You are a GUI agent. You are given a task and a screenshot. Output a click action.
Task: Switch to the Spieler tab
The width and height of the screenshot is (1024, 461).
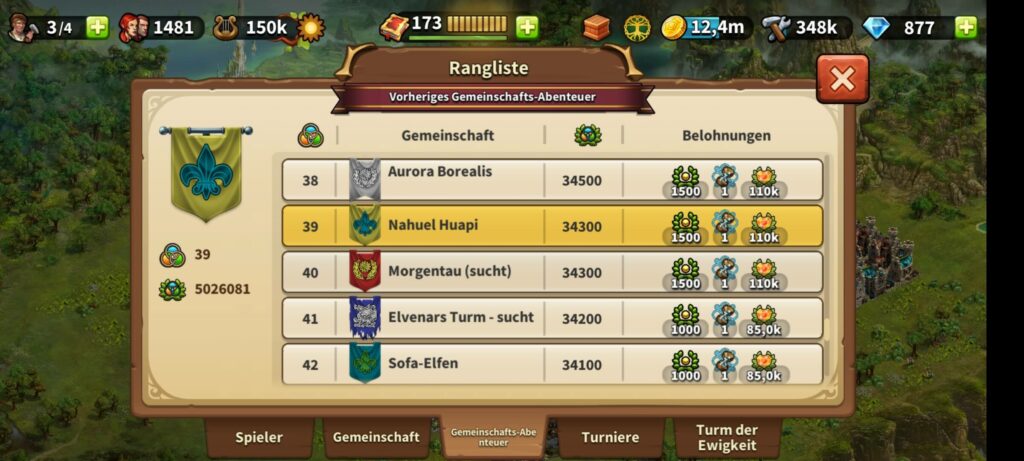259,437
